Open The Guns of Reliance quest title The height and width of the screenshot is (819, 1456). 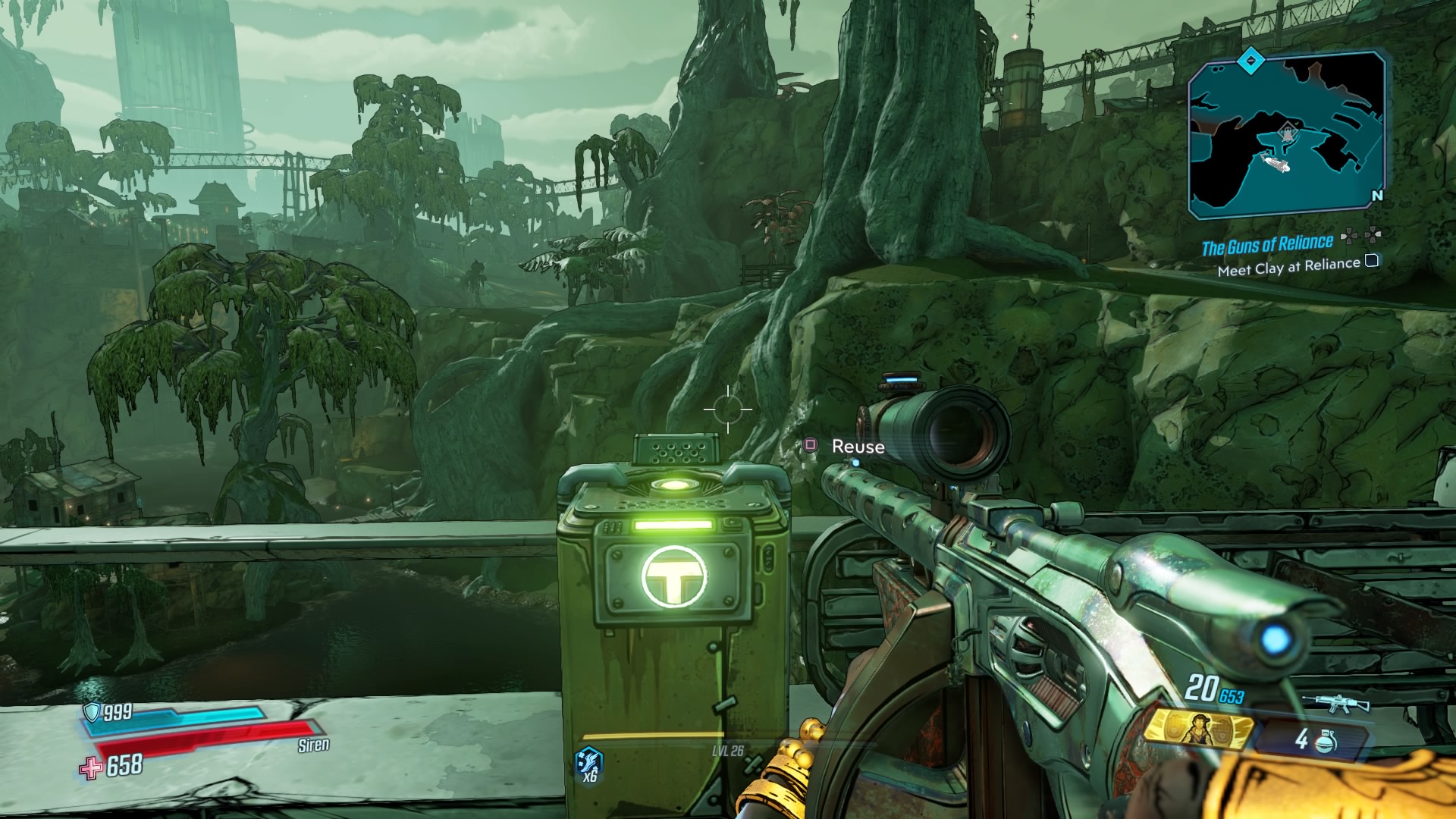(1269, 246)
